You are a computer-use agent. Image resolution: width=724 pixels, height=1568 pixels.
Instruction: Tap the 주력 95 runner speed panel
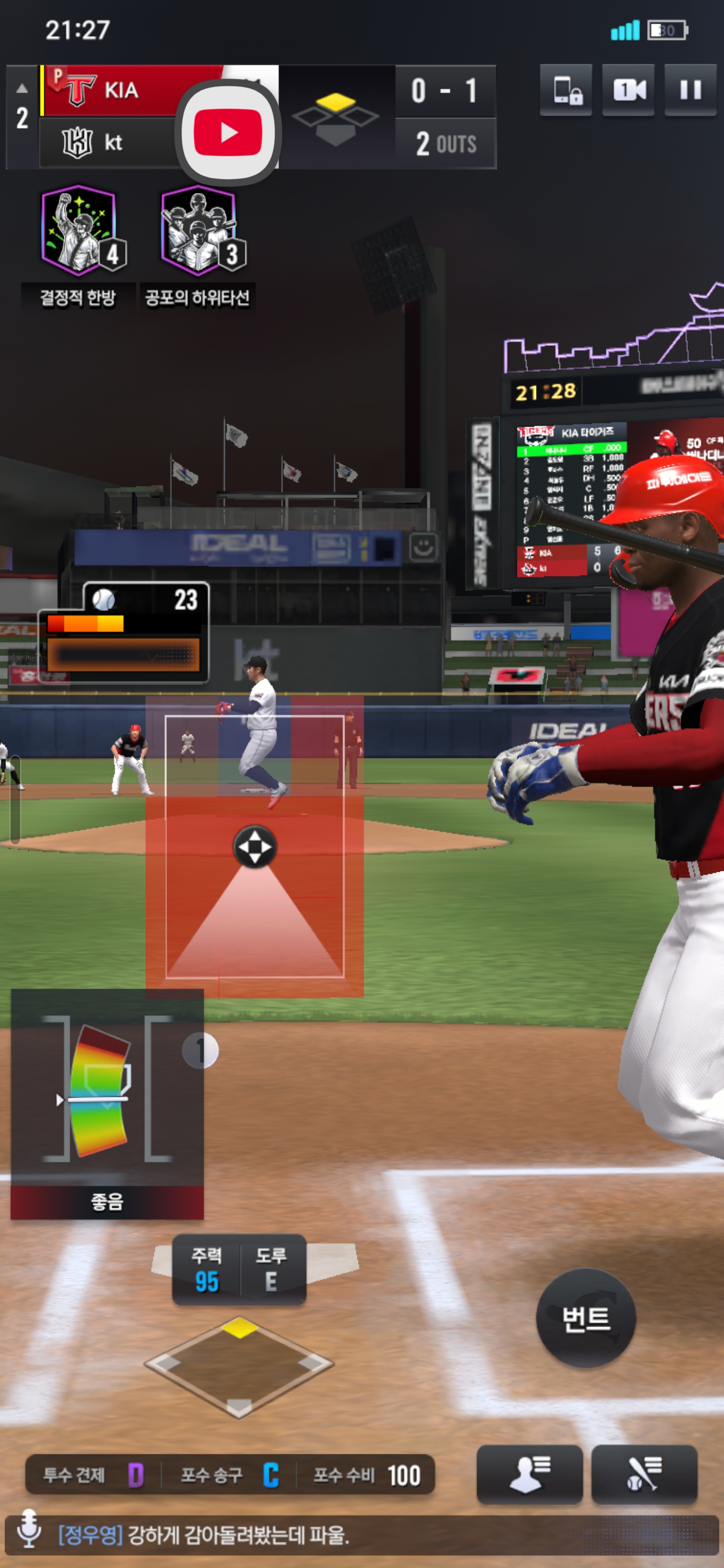pos(207,1269)
